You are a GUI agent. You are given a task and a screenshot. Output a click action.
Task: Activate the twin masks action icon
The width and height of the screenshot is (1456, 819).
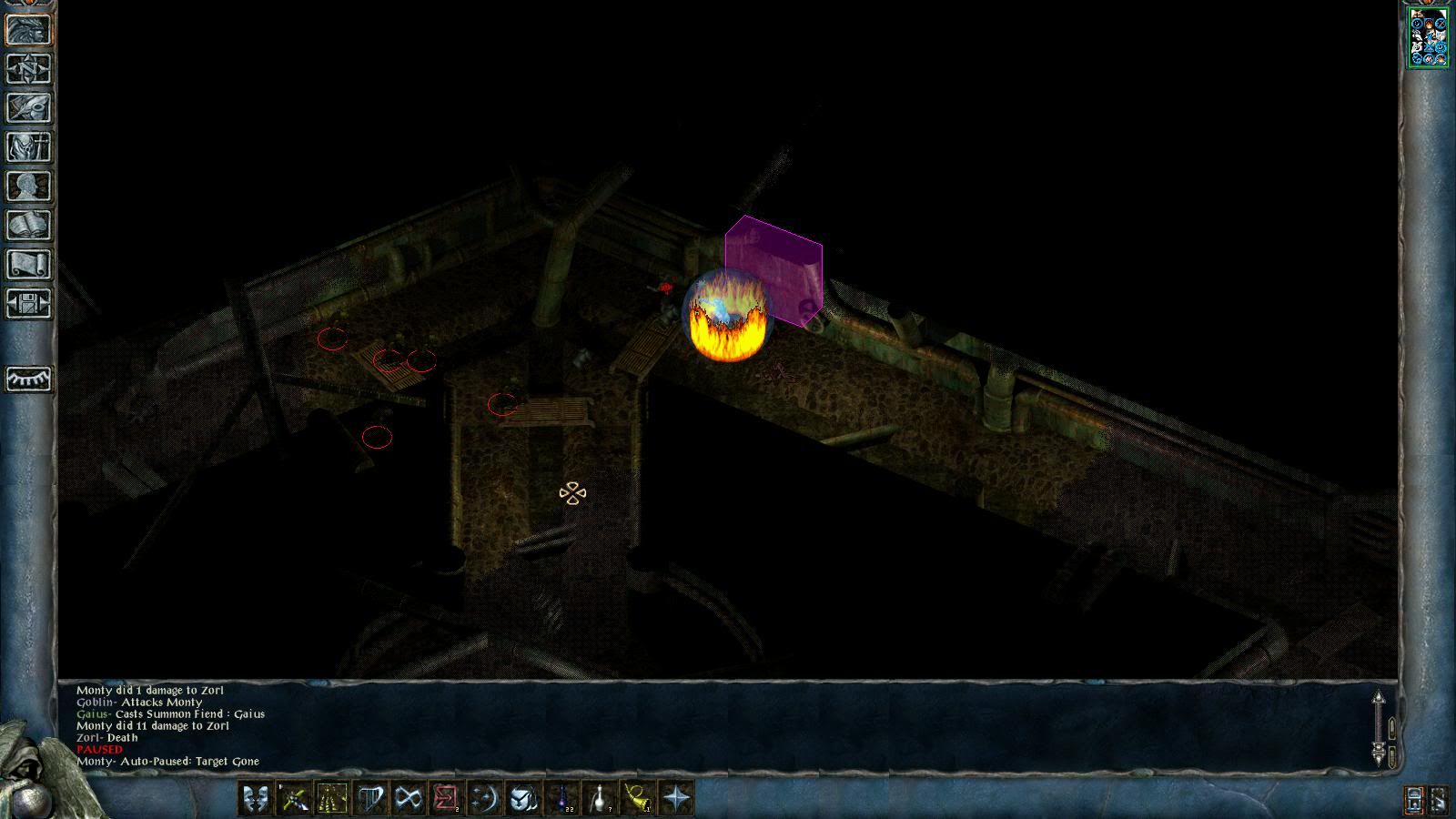256,799
